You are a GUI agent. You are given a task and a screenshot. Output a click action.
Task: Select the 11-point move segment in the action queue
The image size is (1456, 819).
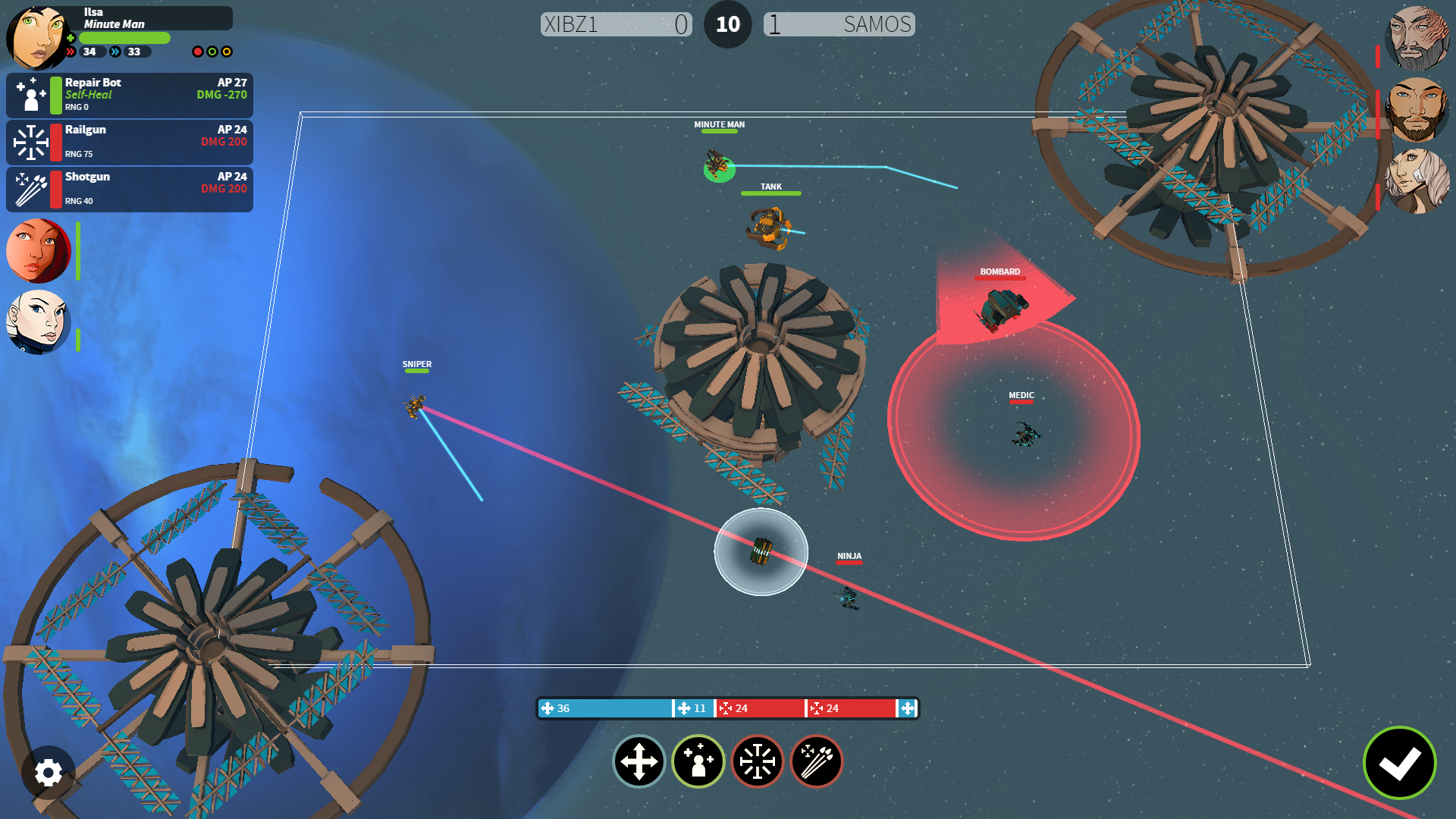(693, 708)
